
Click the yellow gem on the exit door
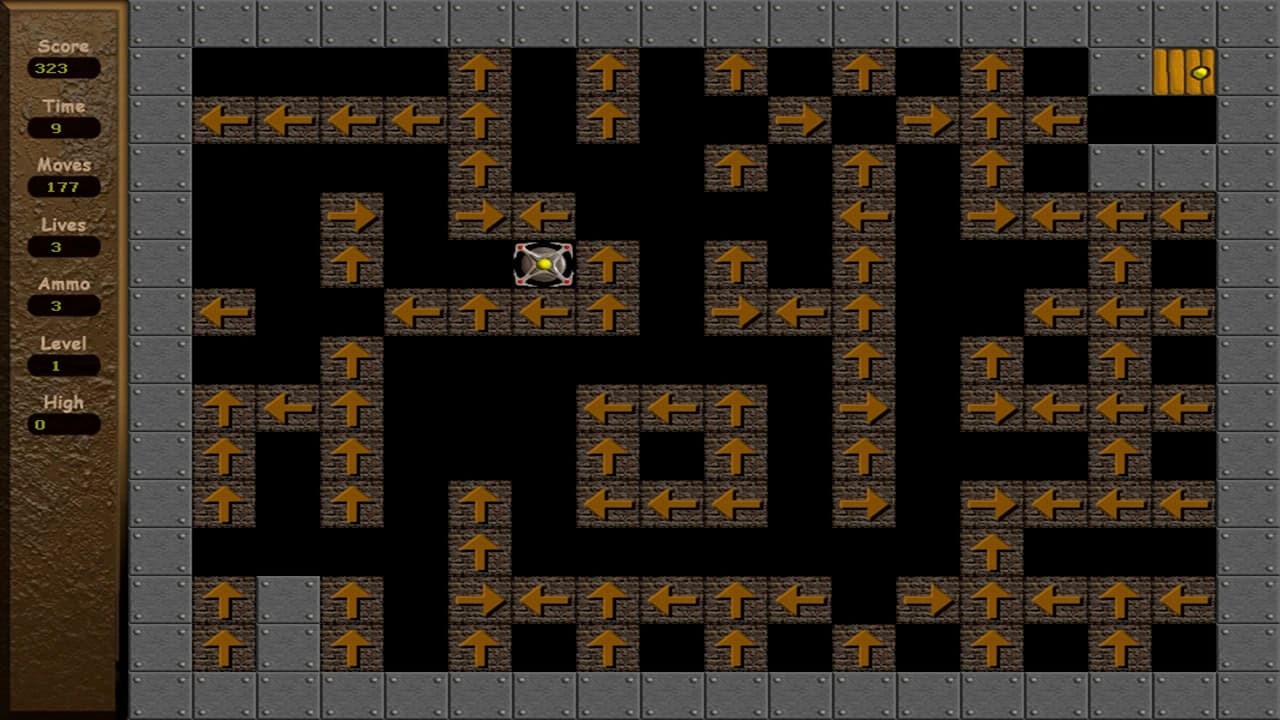coord(1199,72)
